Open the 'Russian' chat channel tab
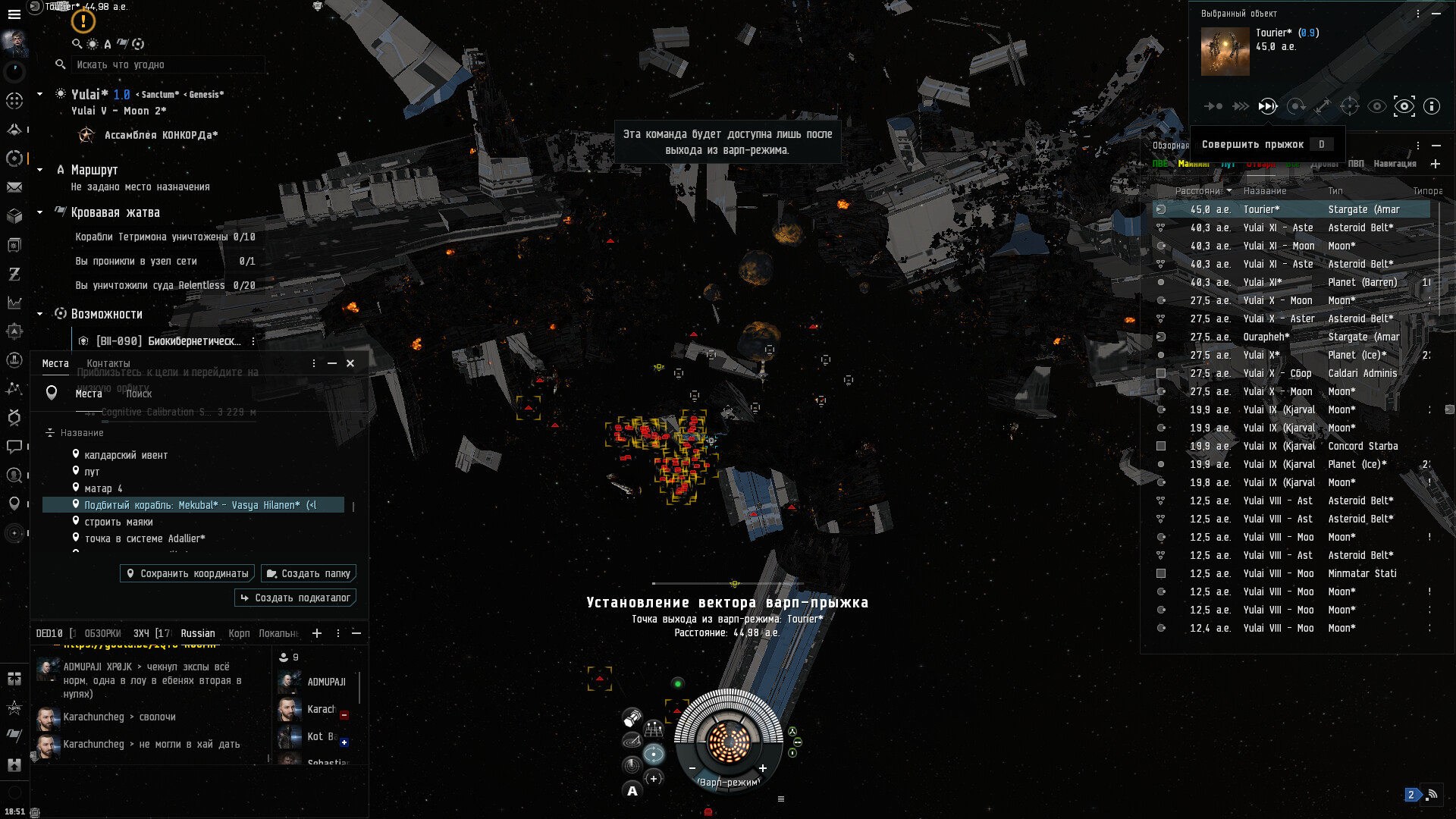 coord(198,633)
